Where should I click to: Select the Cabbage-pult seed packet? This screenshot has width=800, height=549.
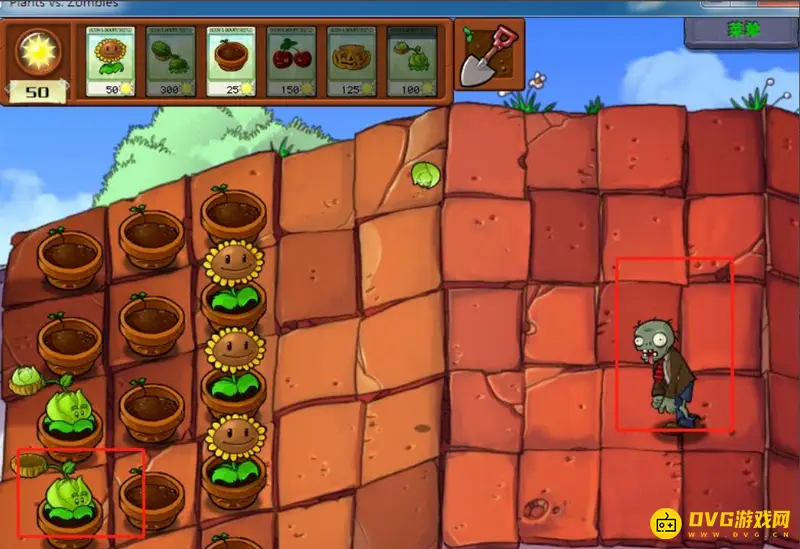(x=411, y=61)
